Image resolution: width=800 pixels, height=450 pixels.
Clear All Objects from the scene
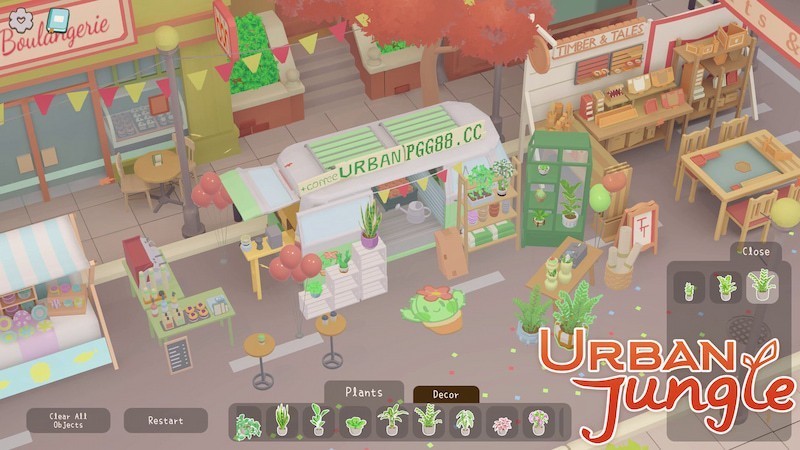[68, 421]
